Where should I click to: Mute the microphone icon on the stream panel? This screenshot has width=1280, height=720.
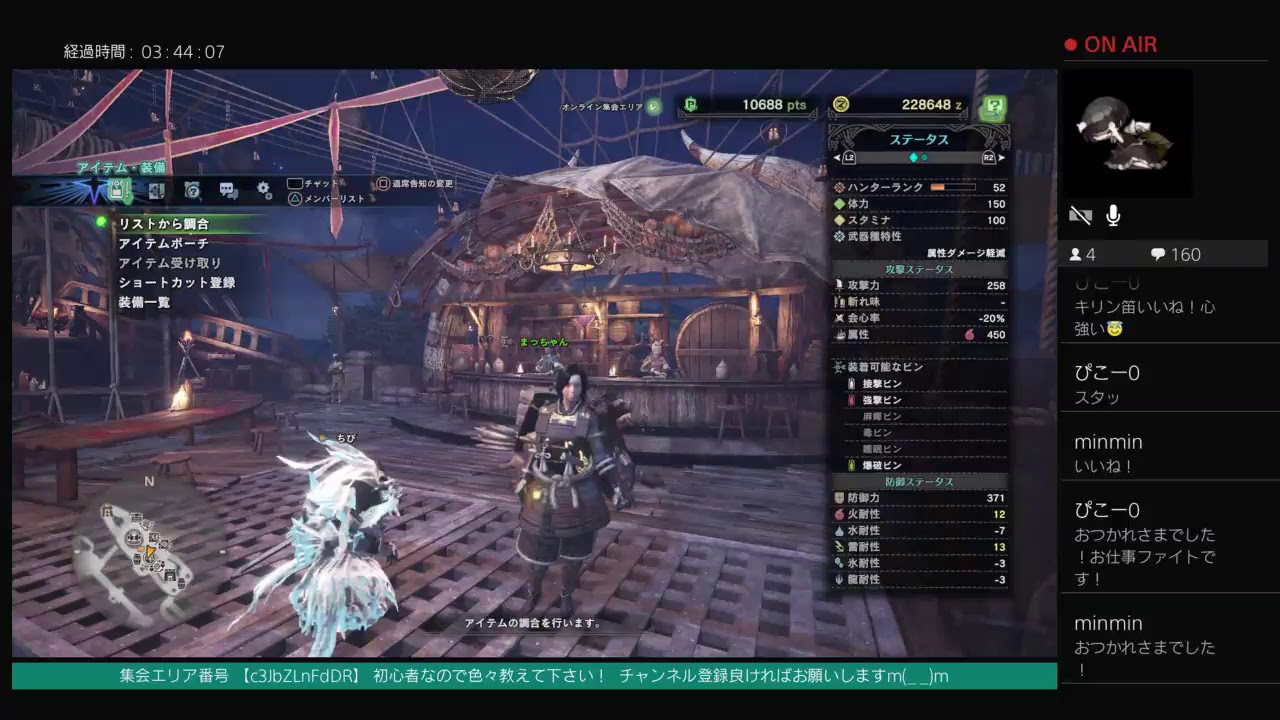click(x=1113, y=215)
